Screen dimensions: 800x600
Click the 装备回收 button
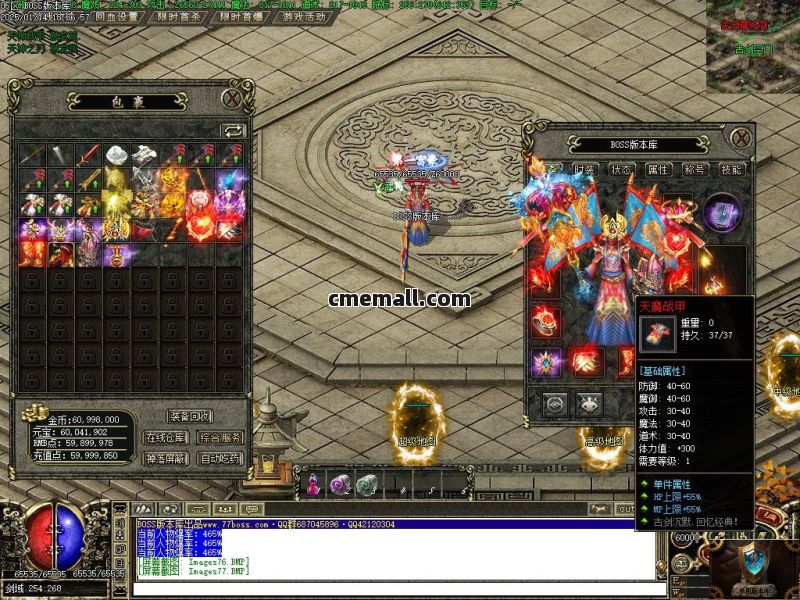coord(189,416)
